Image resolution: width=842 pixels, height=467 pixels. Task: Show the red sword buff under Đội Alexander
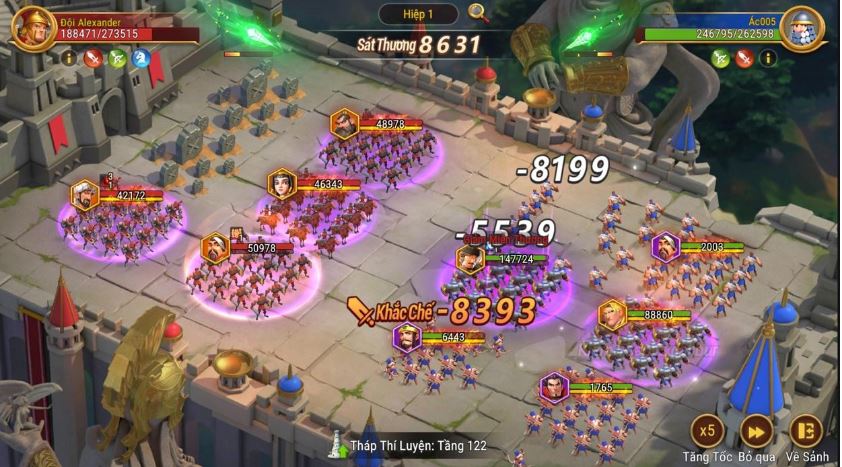(94, 58)
